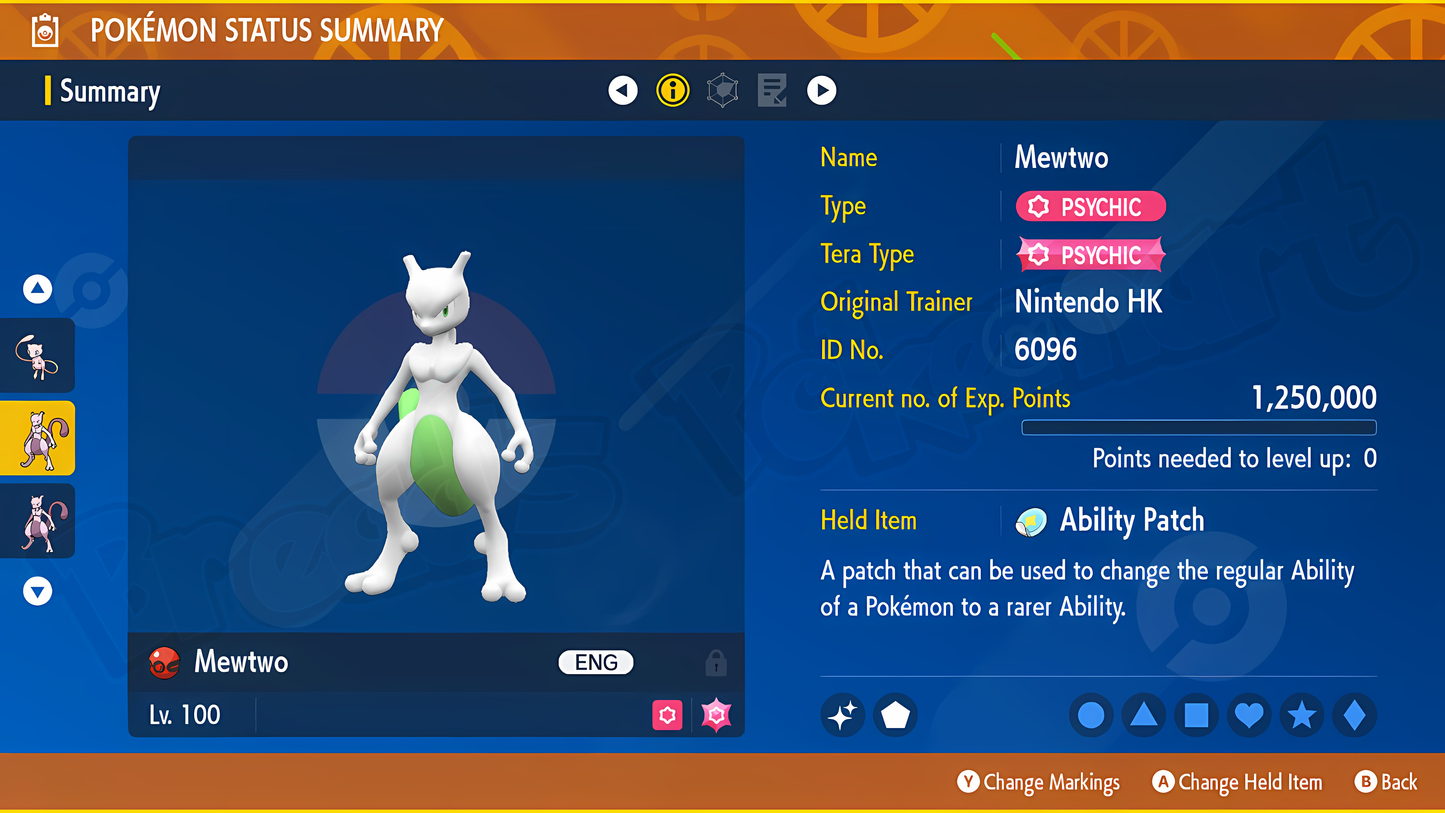
Task: Go to the next summary page arrow
Action: [821, 91]
